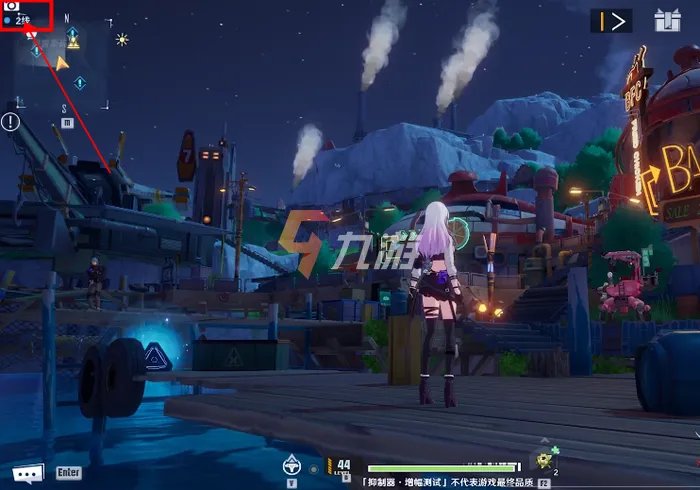Use the consumable item slot with green plus

tap(545, 460)
